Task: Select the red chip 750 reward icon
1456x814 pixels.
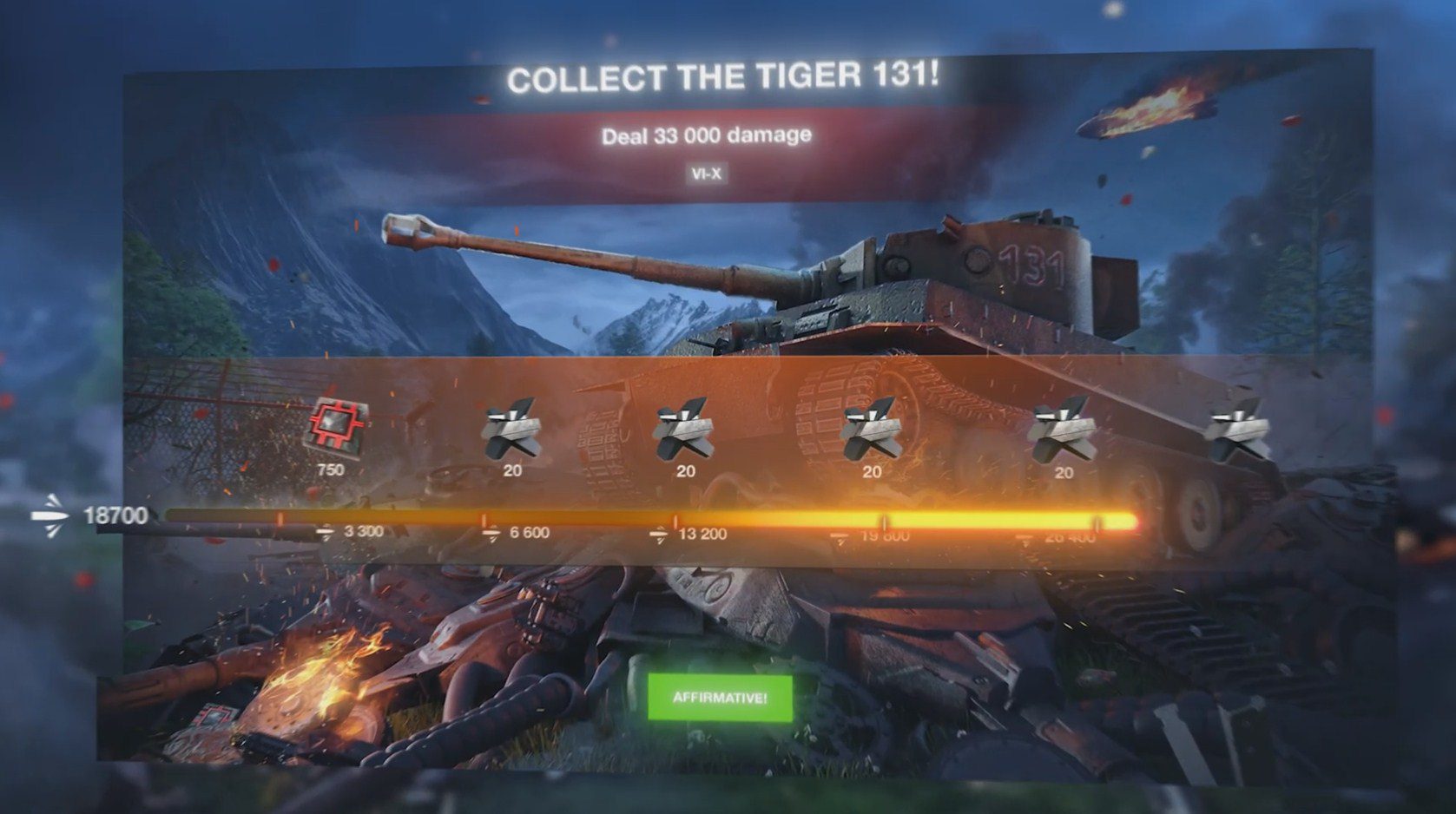Action: tap(337, 426)
